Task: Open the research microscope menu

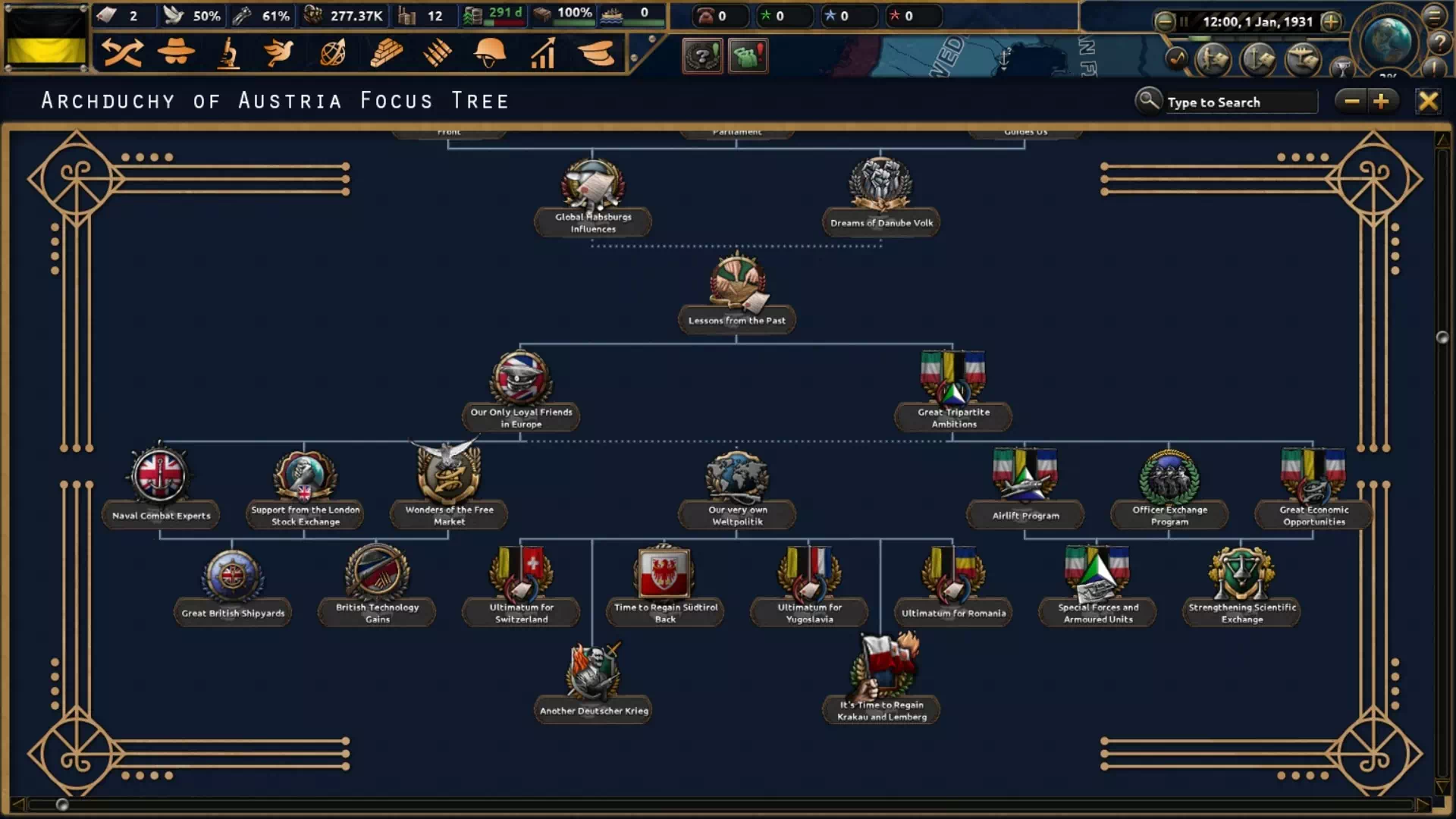Action: (x=228, y=54)
